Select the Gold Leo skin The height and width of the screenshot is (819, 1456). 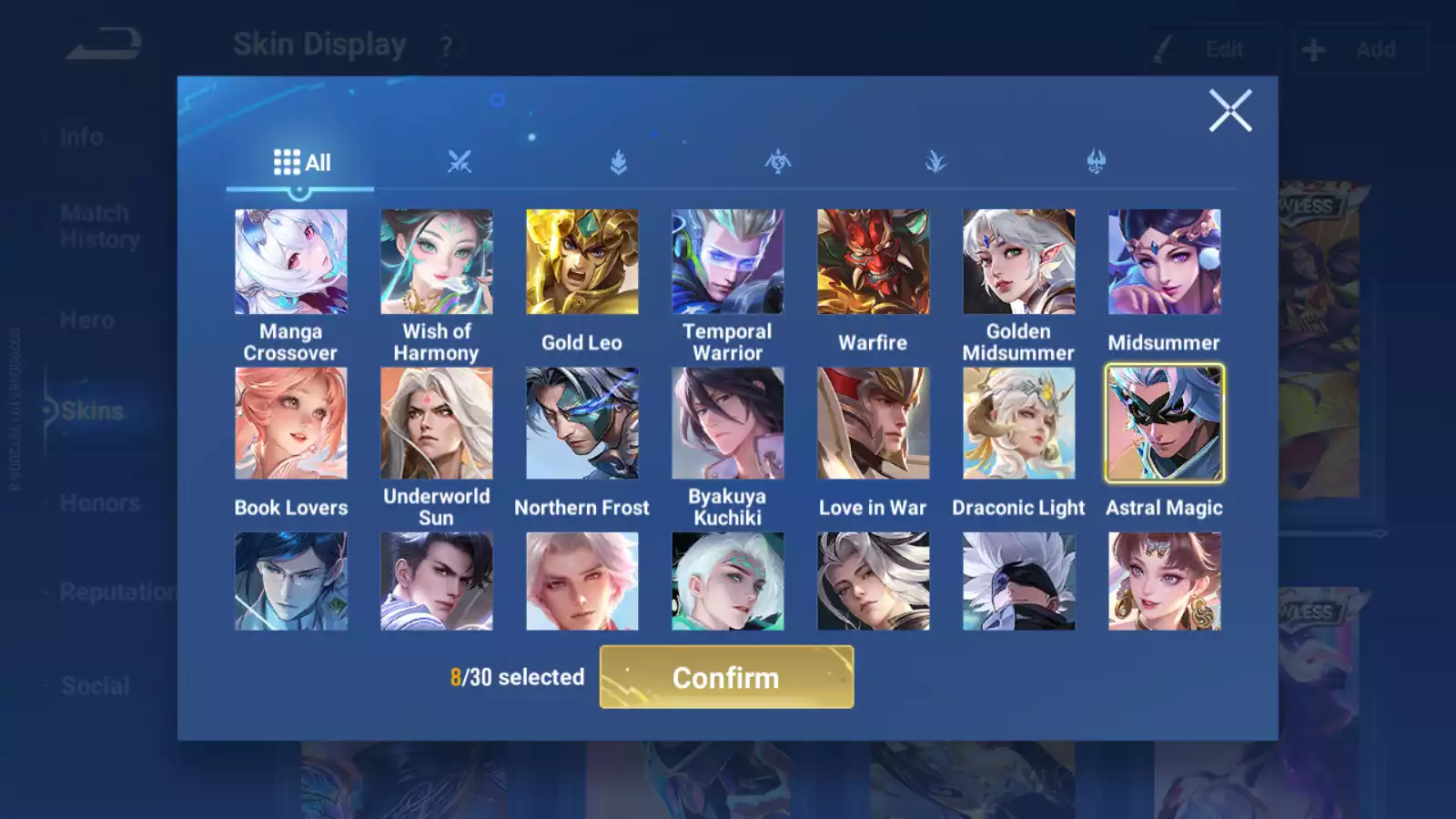(x=581, y=261)
